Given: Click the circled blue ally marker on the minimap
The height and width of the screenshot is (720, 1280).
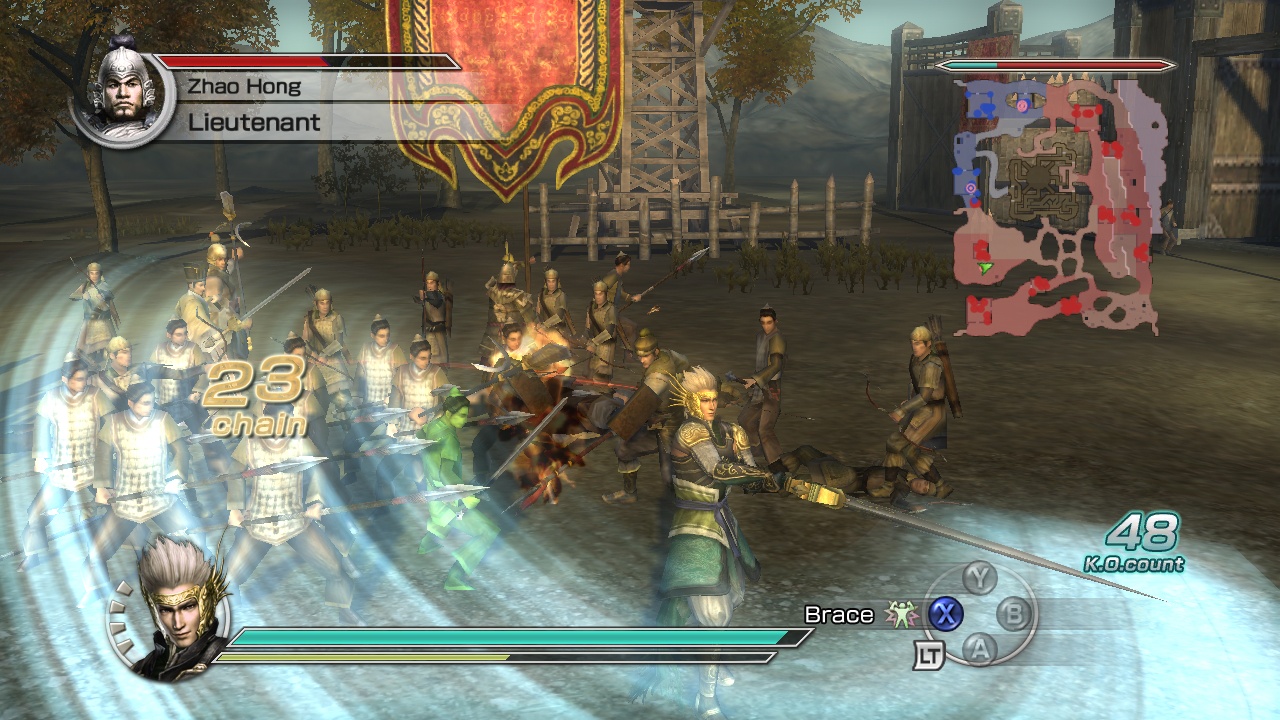Looking at the screenshot, I should point(970,186).
